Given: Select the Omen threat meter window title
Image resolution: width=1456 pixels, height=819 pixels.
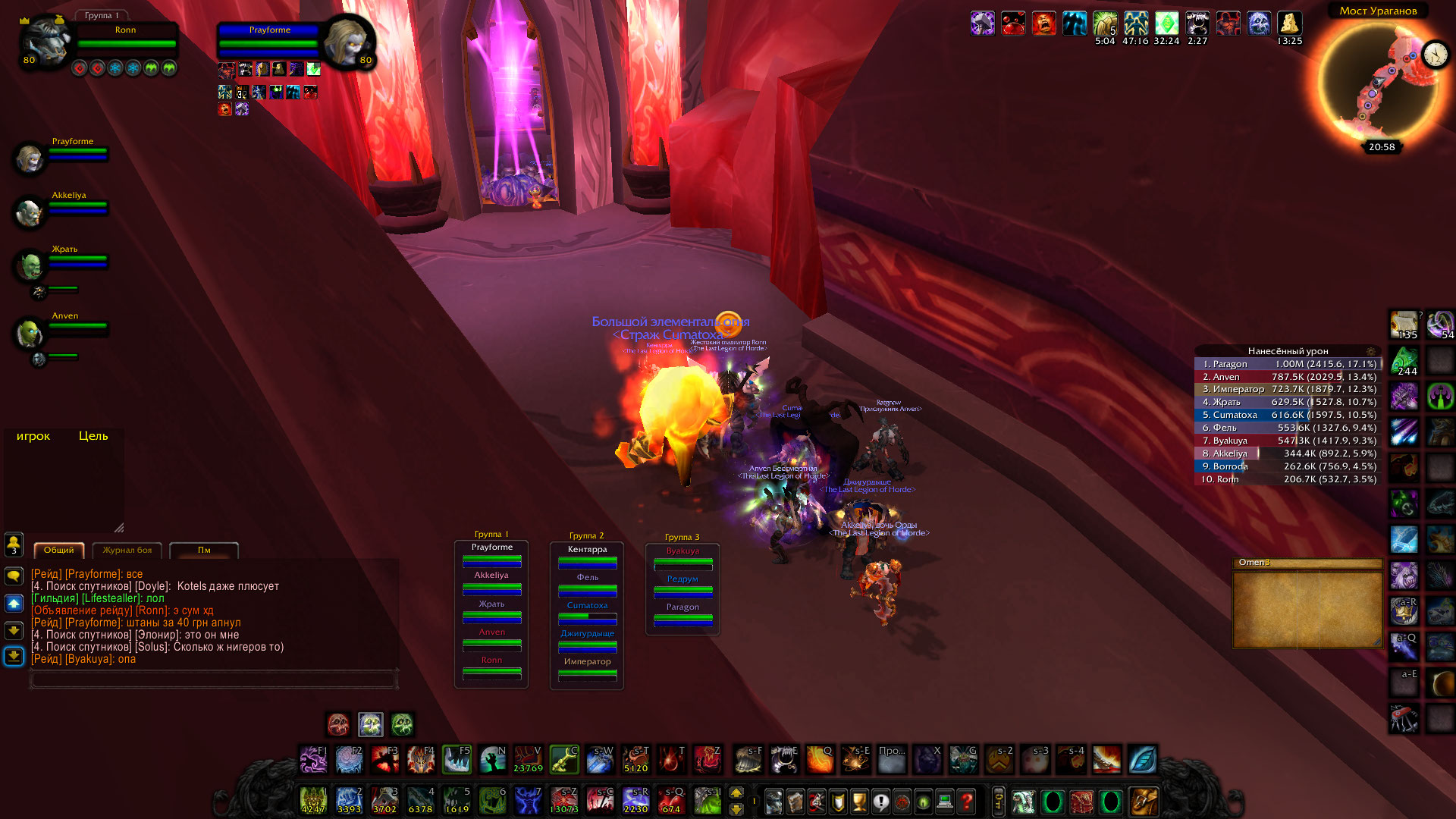Looking at the screenshot, I should pyautogui.click(x=1307, y=563).
